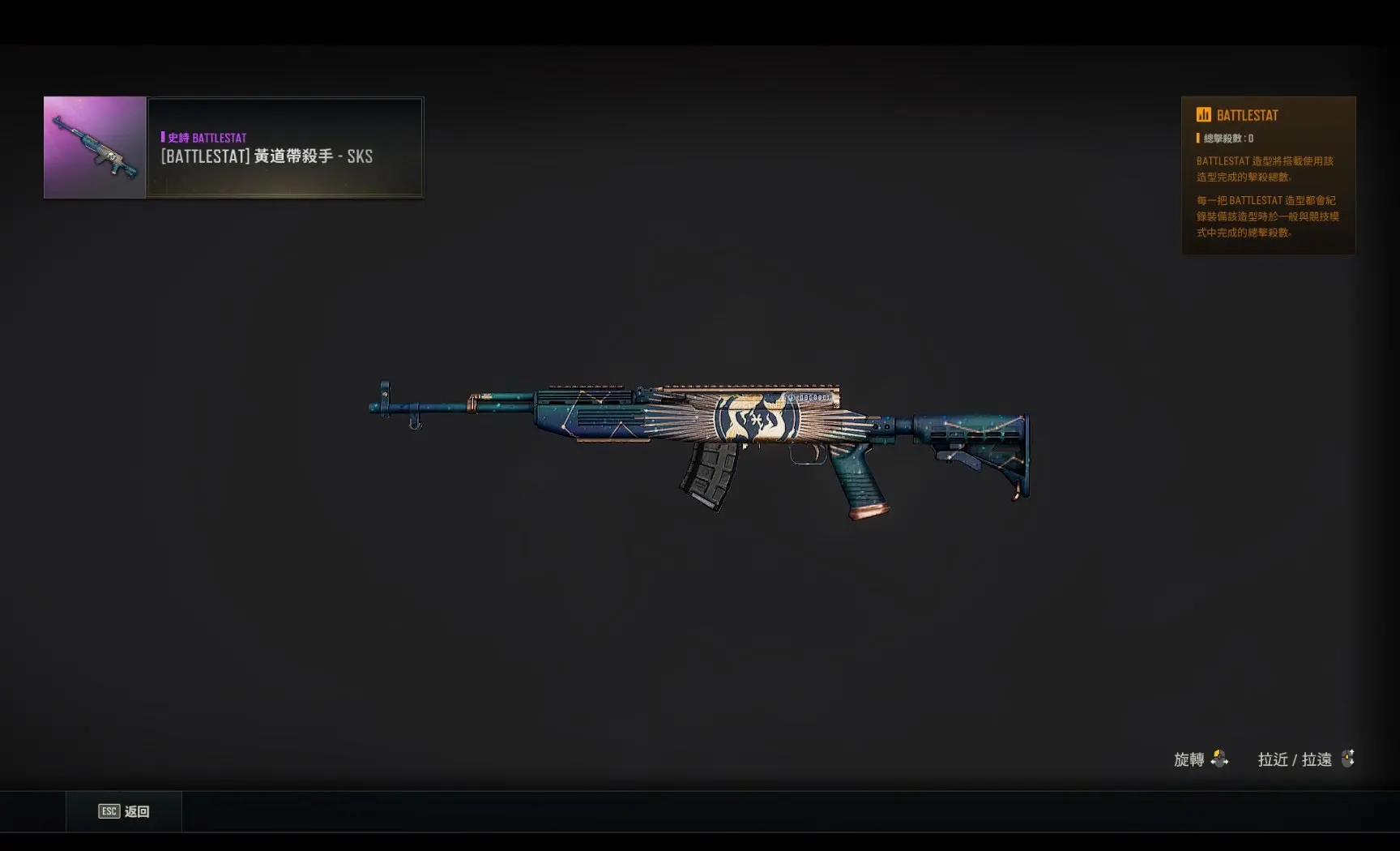Viewport: 1400px width, 851px height.
Task: Select the SKS skin thumbnail
Action: [95, 148]
